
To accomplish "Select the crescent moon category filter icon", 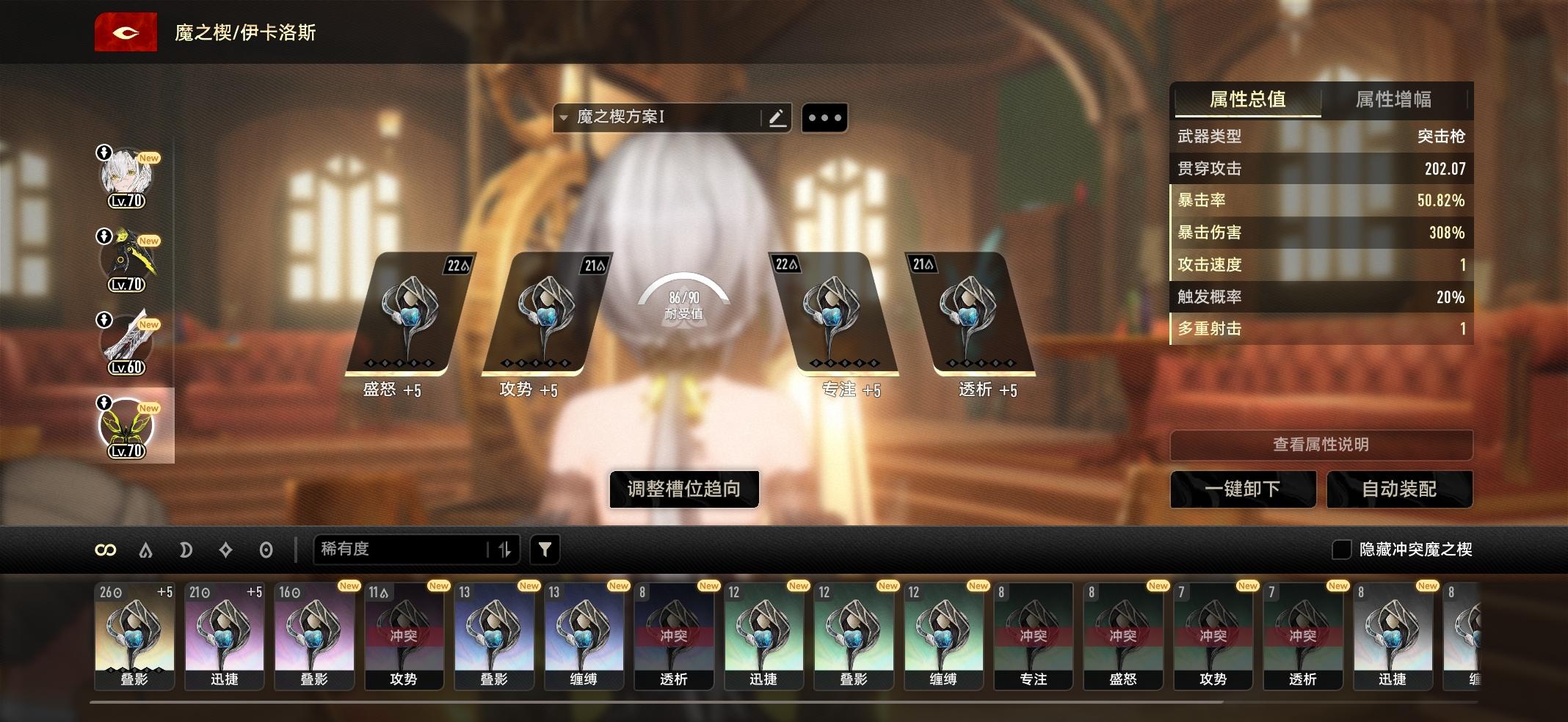I will (x=186, y=549).
